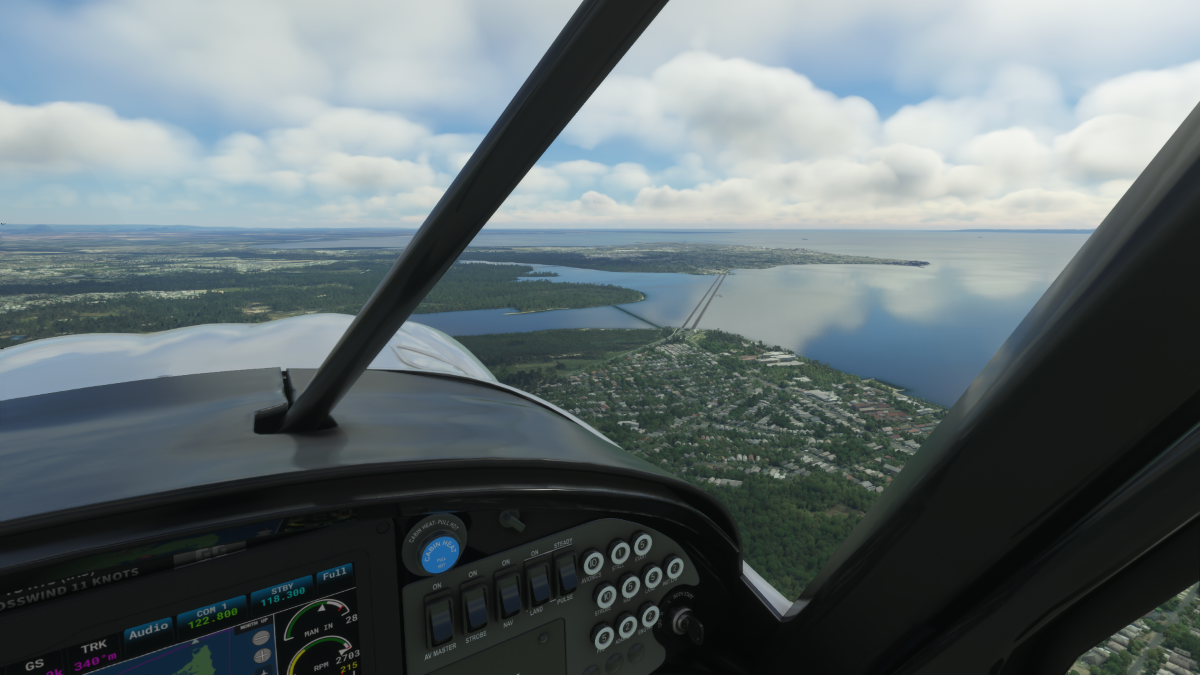Zoom in the map with the plus button
This screenshot has width=1200, height=675.
pyautogui.click(x=263, y=655)
